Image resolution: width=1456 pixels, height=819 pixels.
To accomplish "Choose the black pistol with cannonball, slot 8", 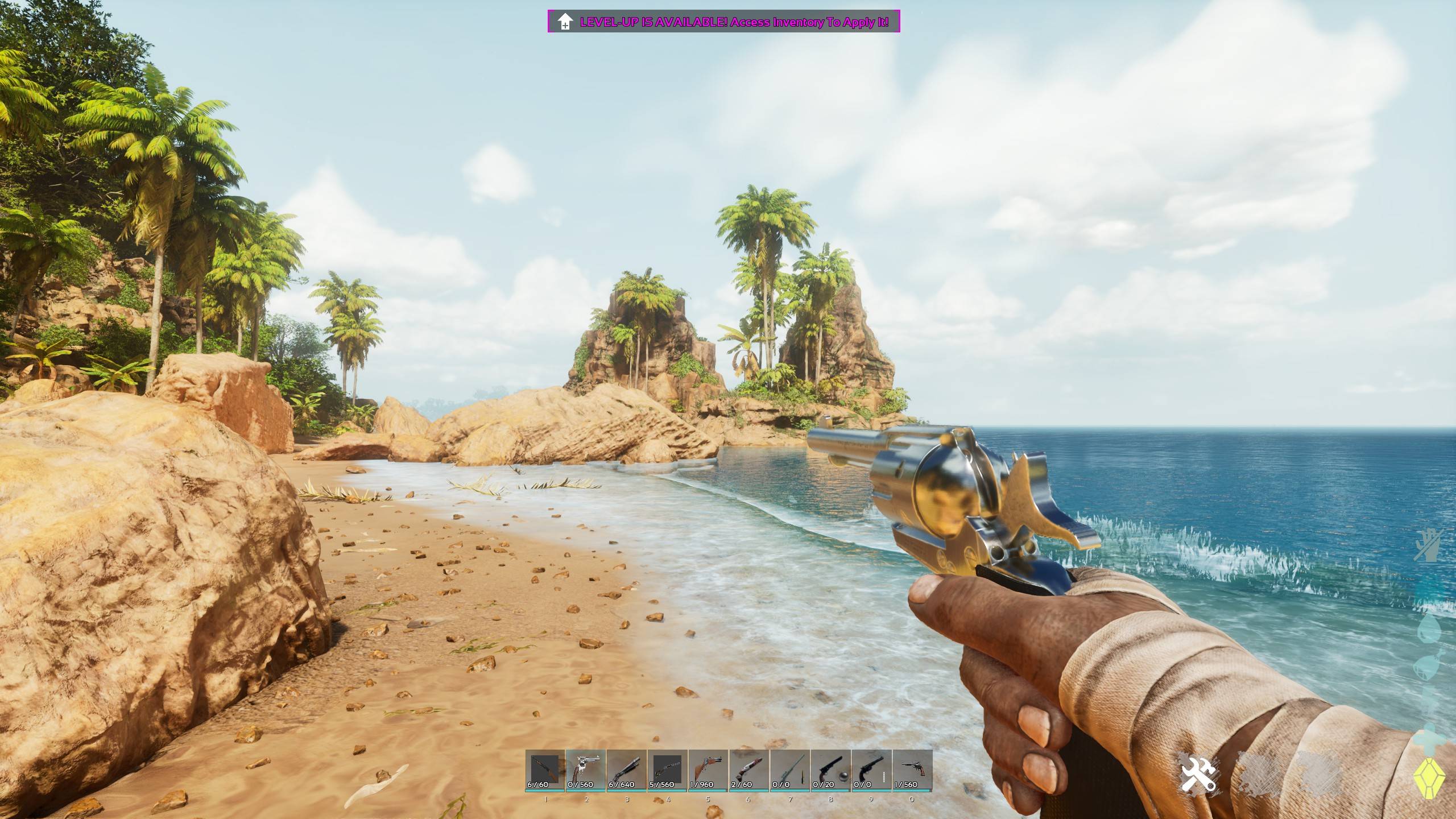I will point(831,770).
